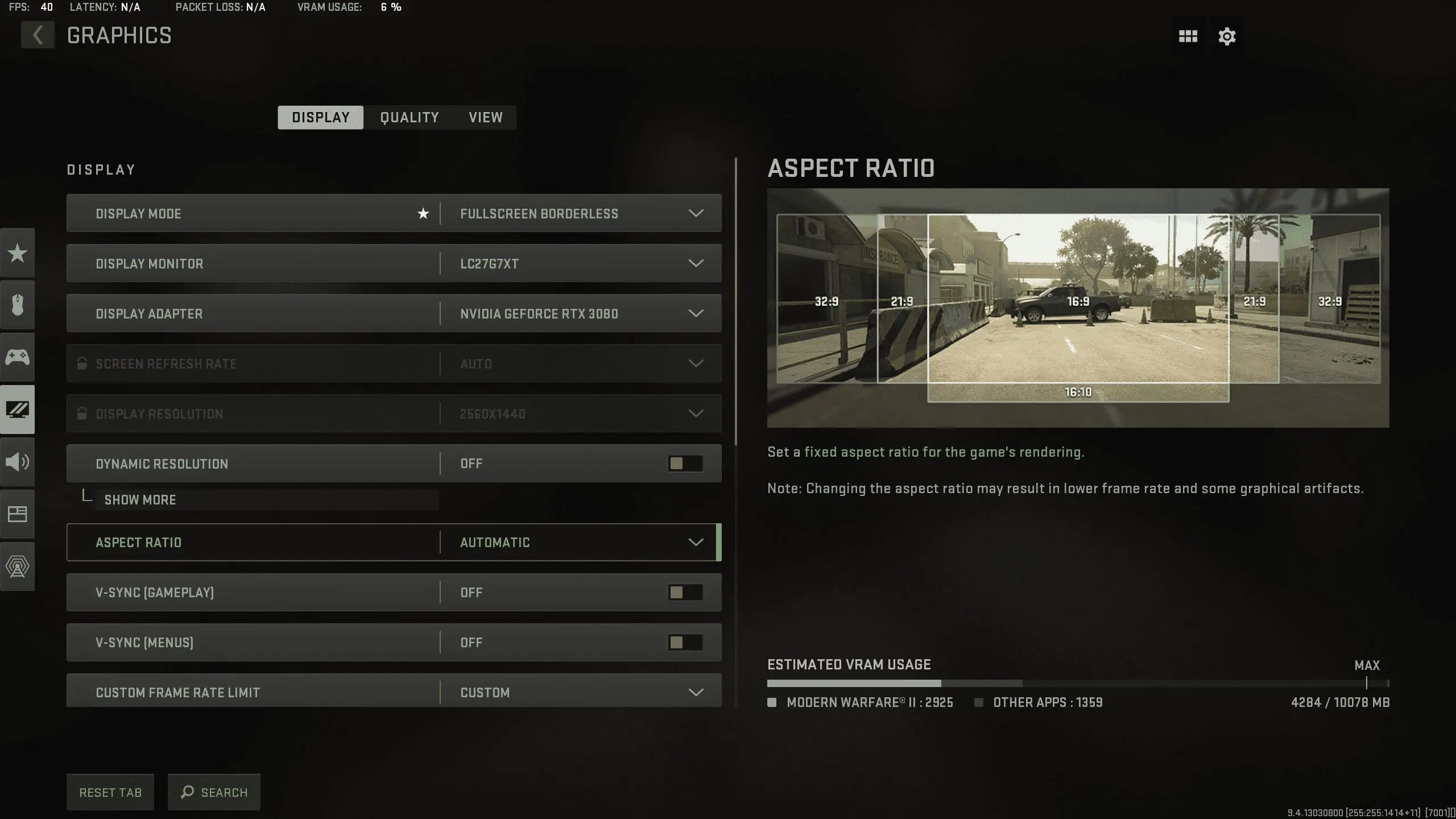Open Interface settings from the sidebar
Screen dimensions: 1456x819
point(18,514)
